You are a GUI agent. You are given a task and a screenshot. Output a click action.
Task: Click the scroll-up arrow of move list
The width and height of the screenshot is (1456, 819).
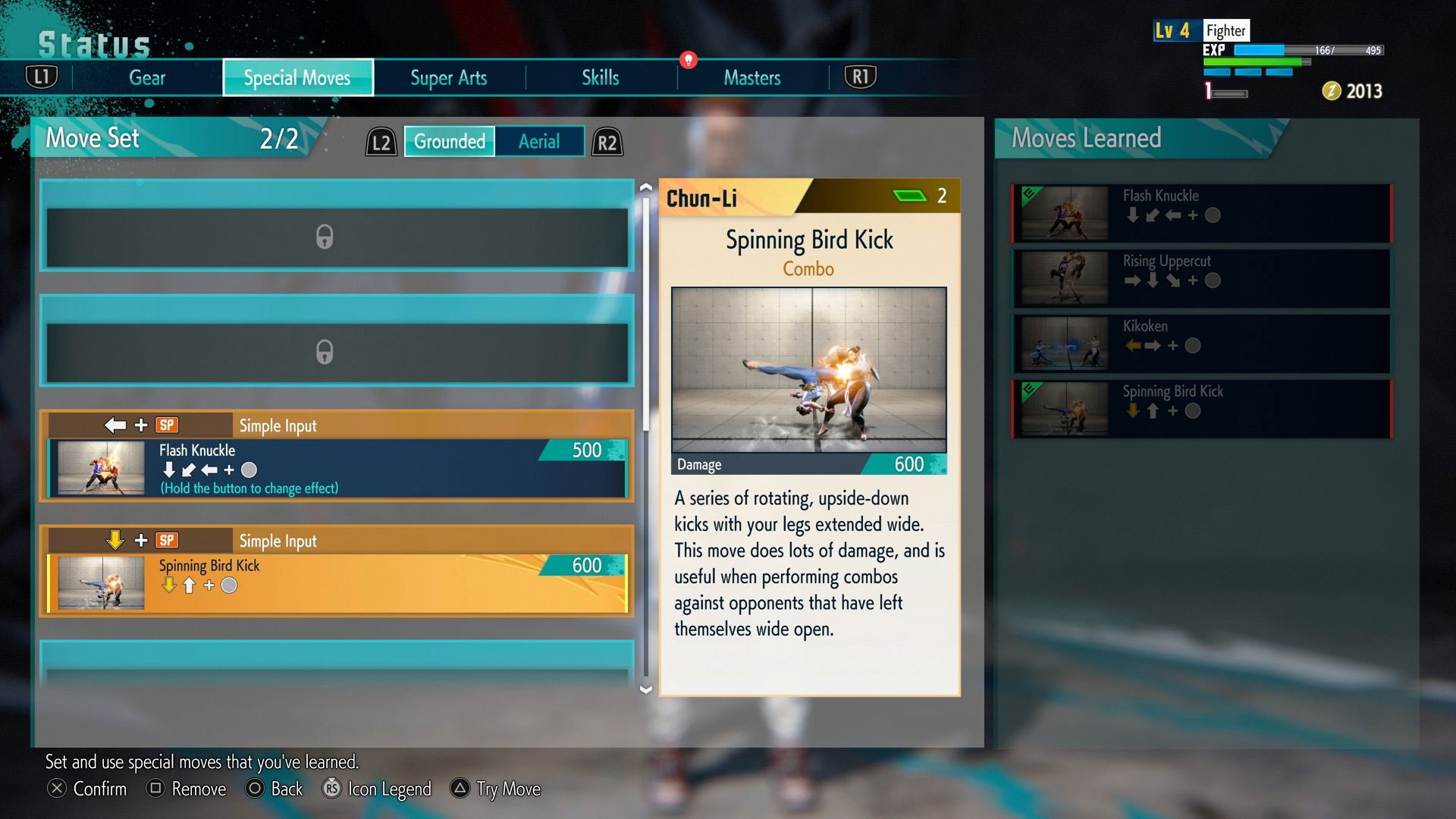[646, 187]
